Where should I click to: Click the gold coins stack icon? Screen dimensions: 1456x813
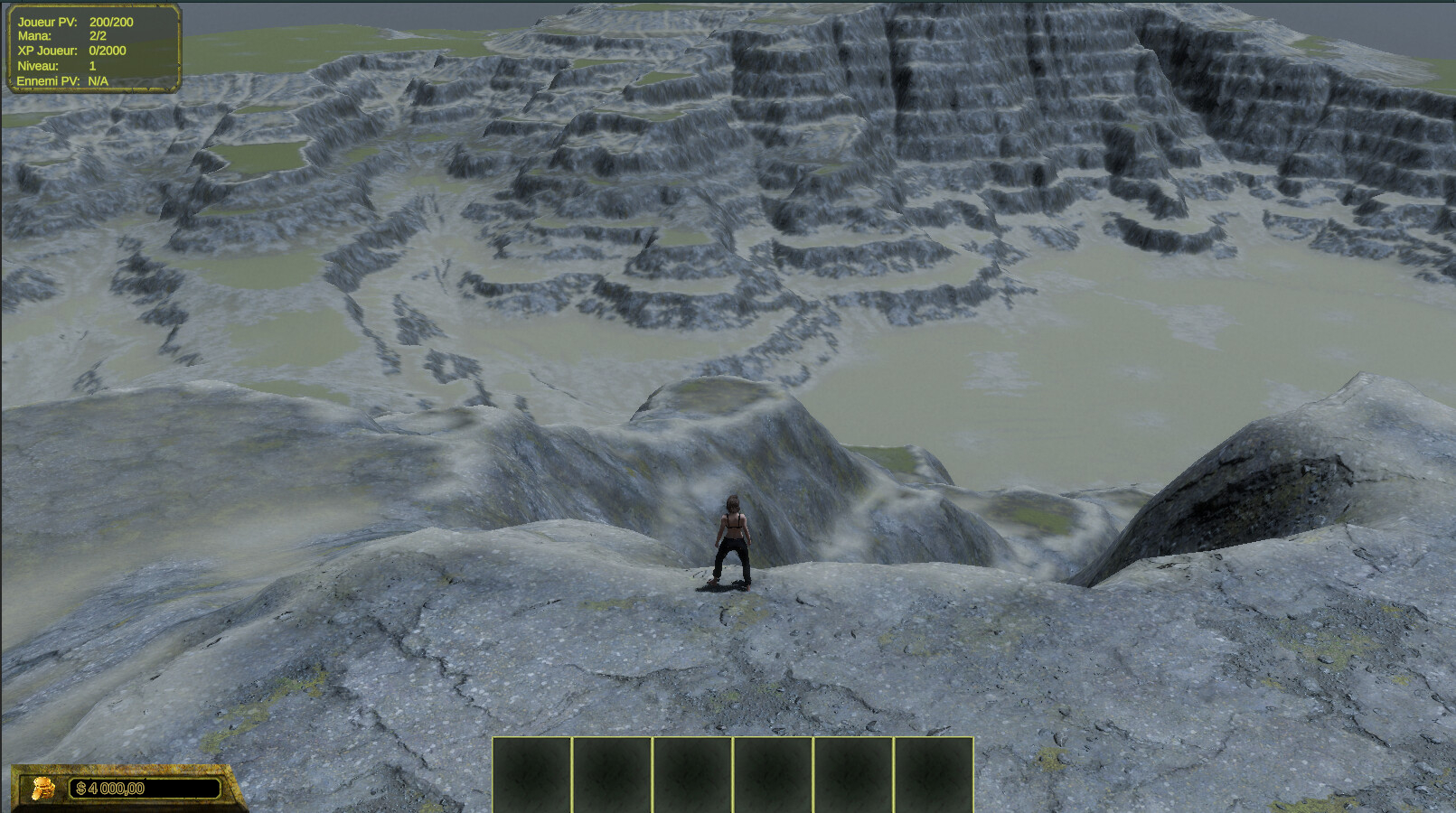point(42,789)
